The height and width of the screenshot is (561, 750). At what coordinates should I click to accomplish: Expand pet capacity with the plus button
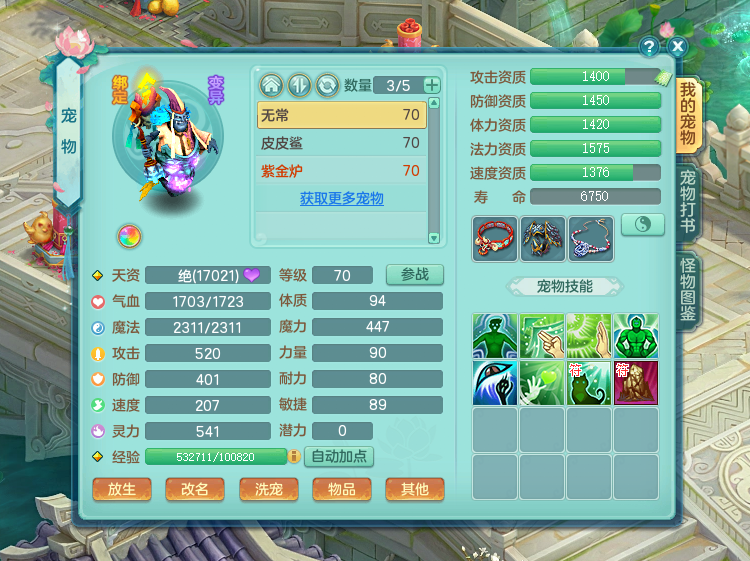432,86
